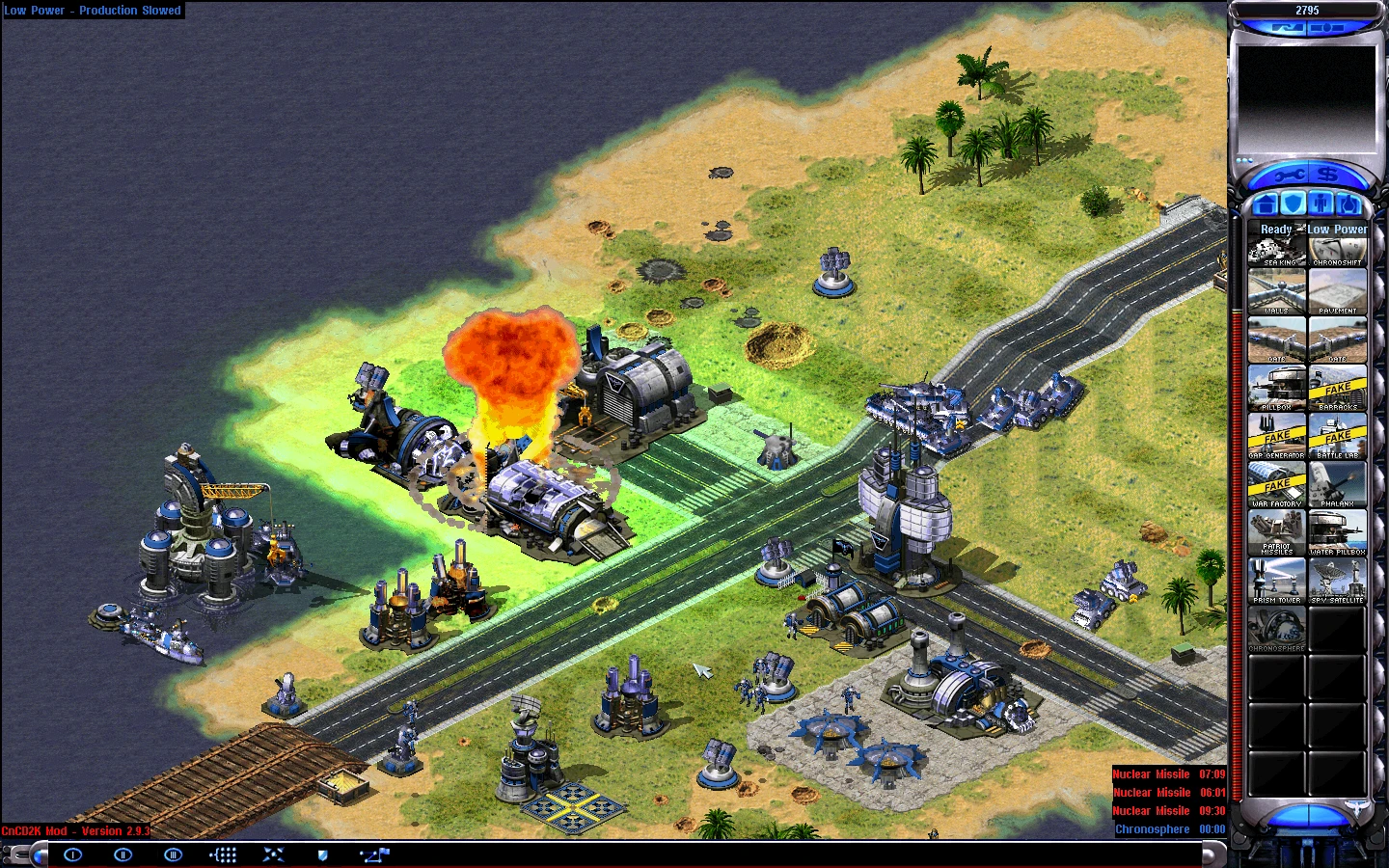Select the Pavement build icon
The height and width of the screenshot is (868, 1389).
pyautogui.click(x=1337, y=292)
